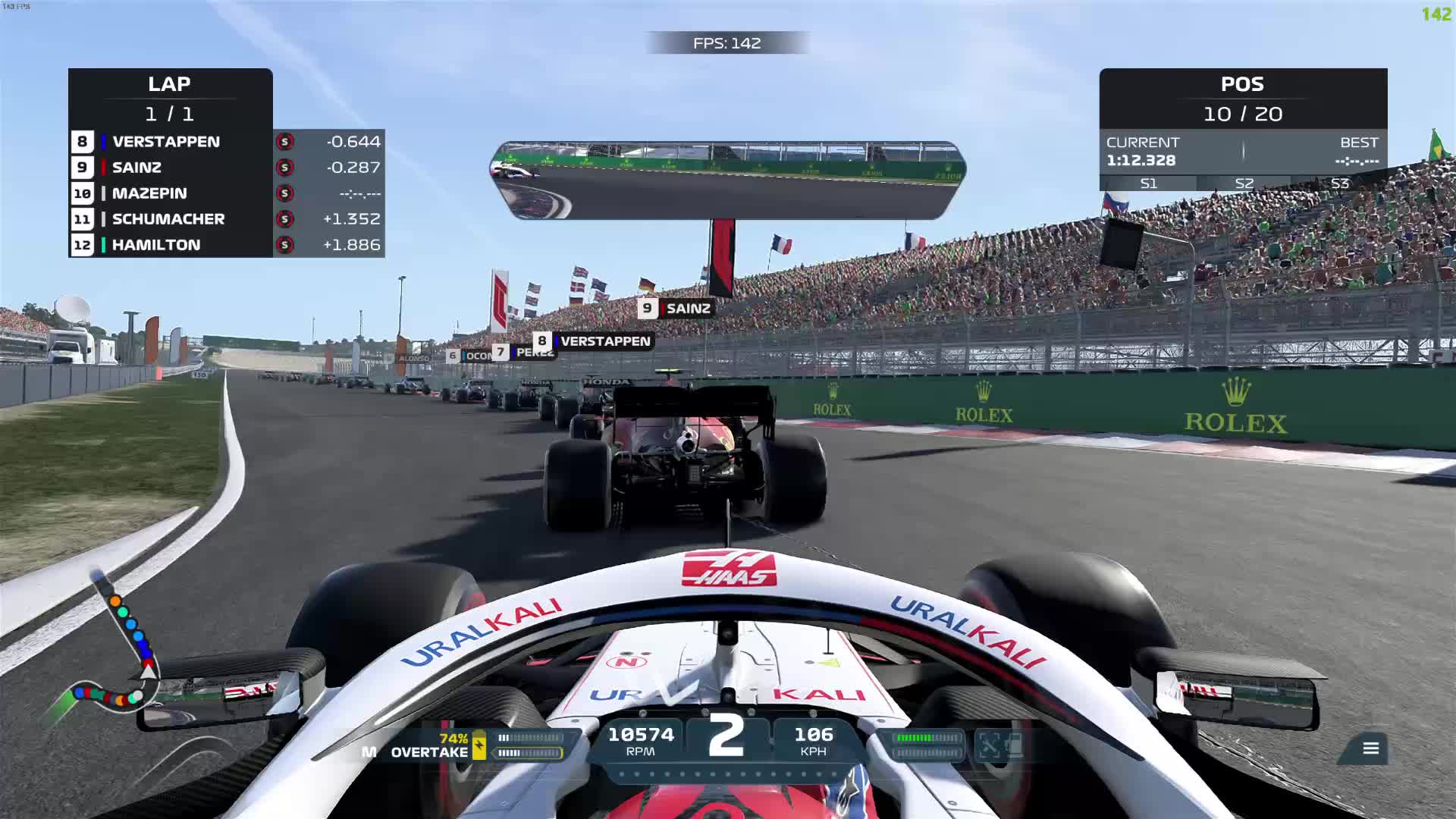Click the Verstappen position tag on track
1456x819 pixels.
(x=594, y=341)
